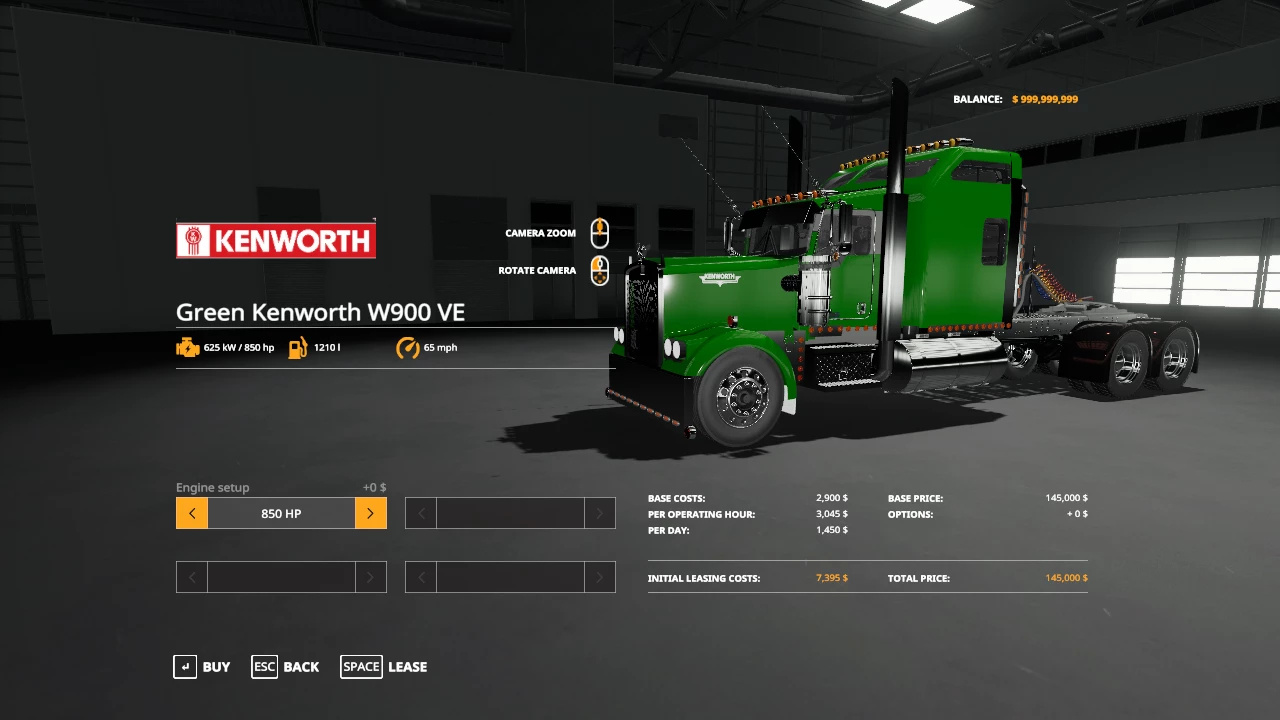Screen dimensions: 1280x720
Task: Buy the Green Kenworth W900 VE
Action: pos(202,667)
